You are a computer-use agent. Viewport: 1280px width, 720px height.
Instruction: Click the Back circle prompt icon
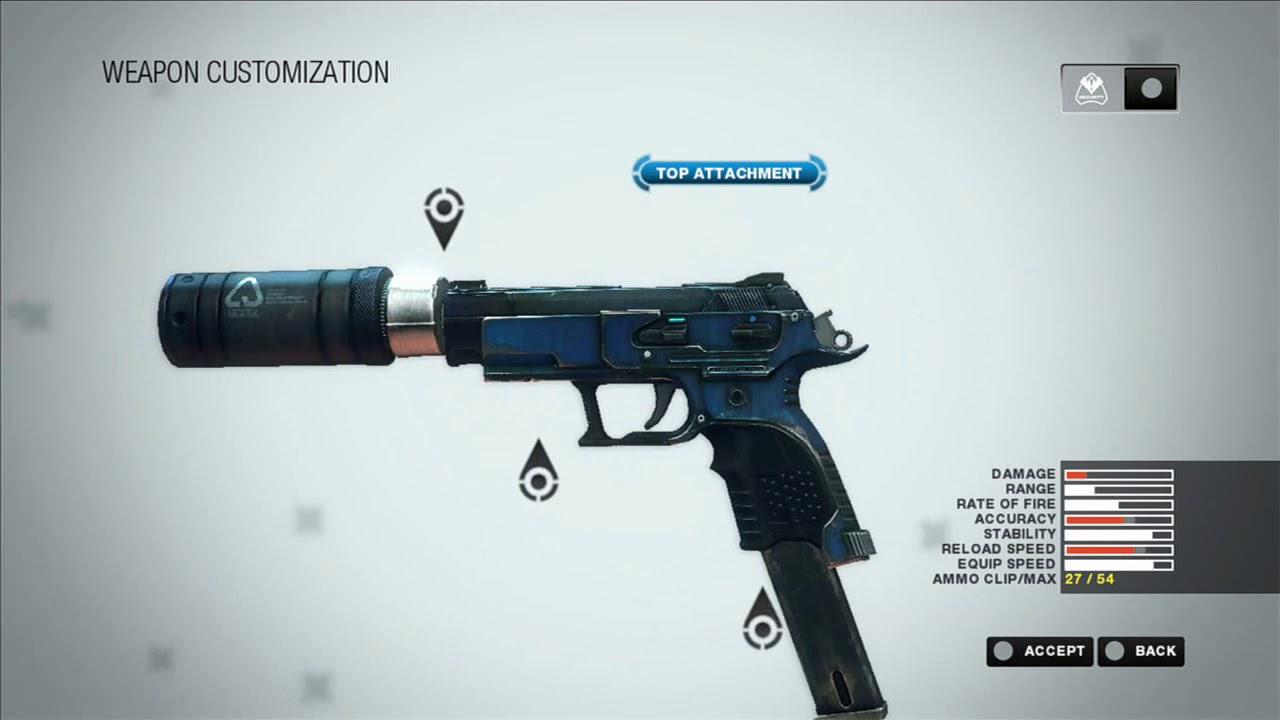pos(1113,651)
